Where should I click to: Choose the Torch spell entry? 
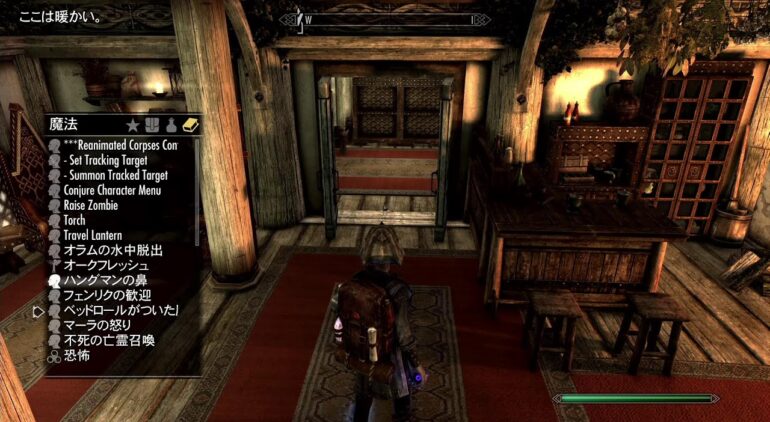coord(77,220)
